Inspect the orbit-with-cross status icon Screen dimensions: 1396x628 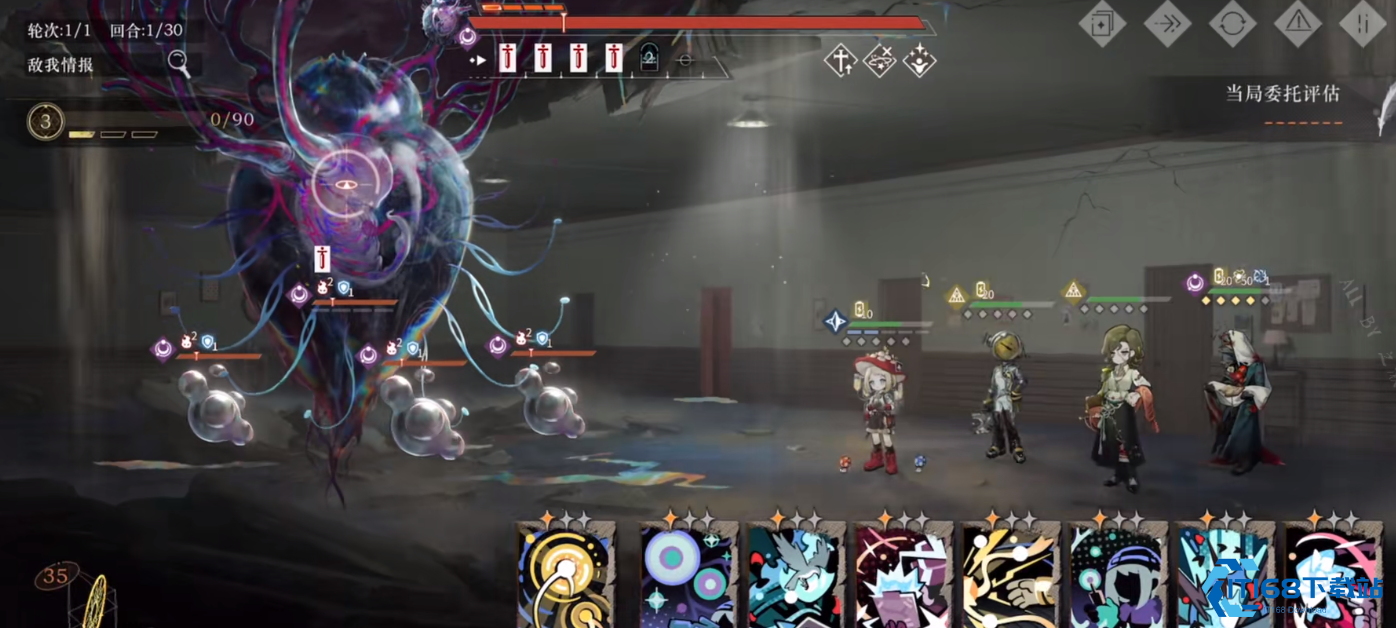click(879, 61)
